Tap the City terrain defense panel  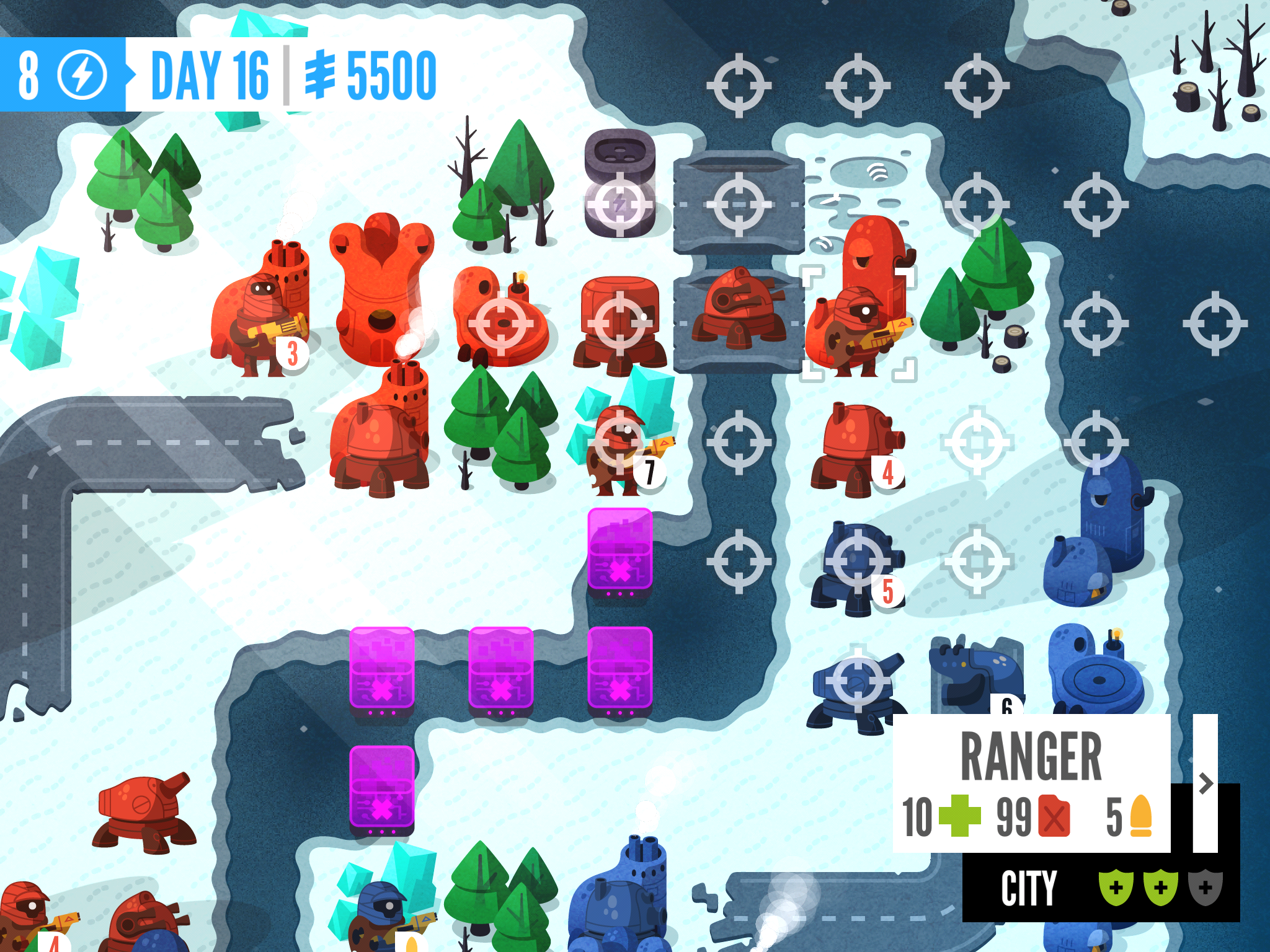(x=1101, y=888)
